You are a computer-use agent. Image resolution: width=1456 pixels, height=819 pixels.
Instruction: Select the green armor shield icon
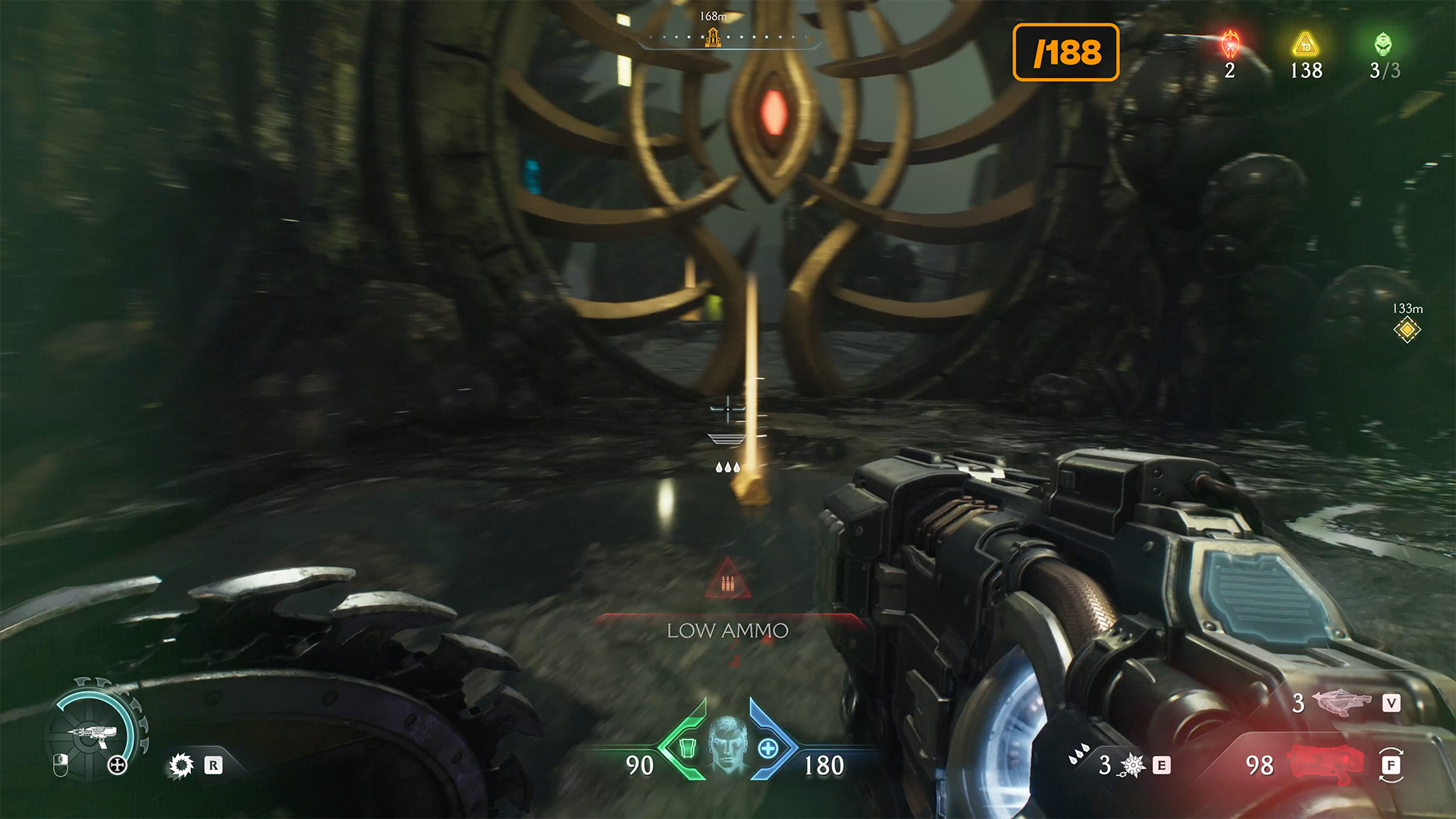tap(687, 748)
